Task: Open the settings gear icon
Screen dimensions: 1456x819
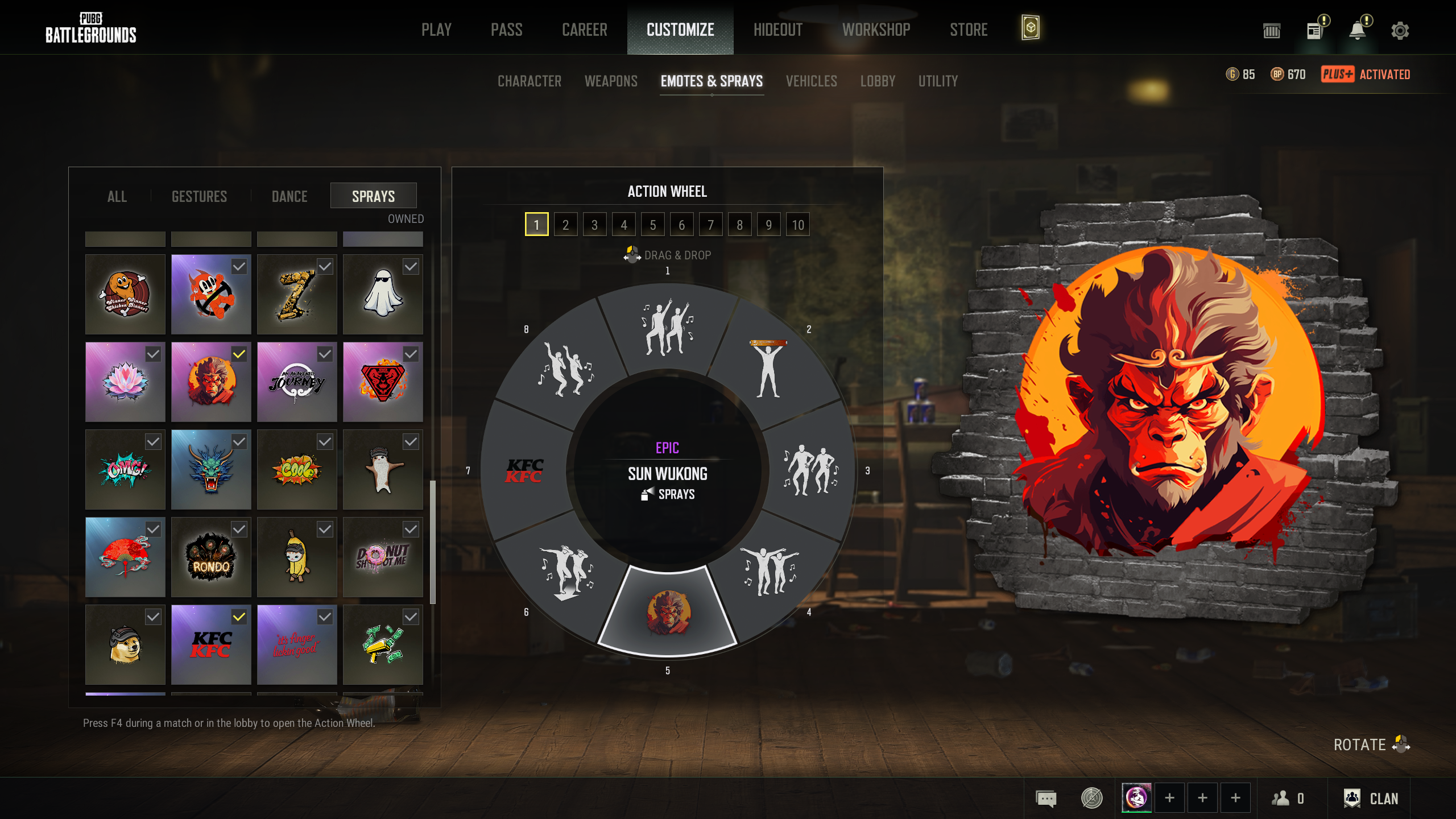Action: [x=1400, y=31]
